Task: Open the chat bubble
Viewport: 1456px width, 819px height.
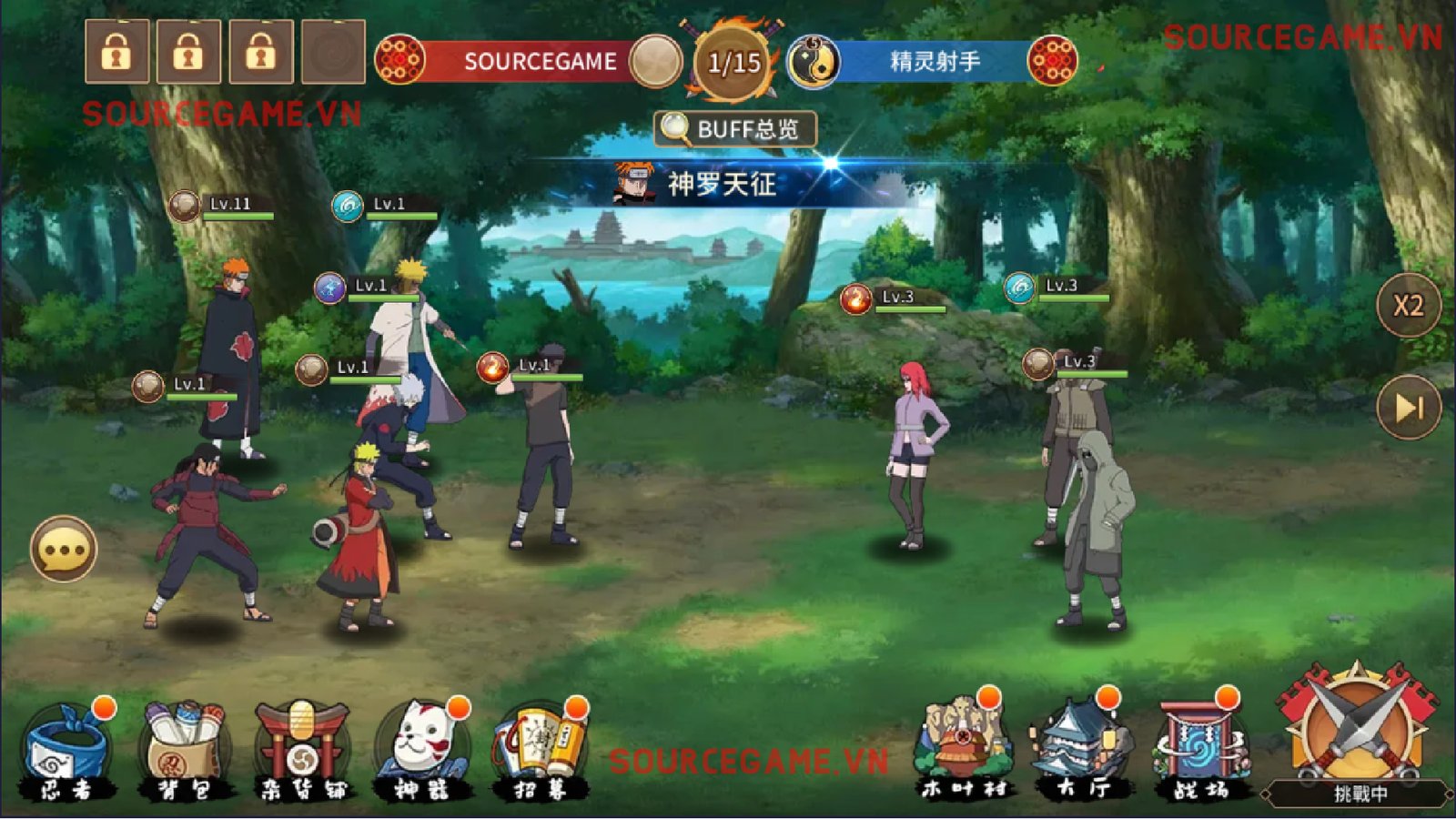Action: click(x=64, y=550)
